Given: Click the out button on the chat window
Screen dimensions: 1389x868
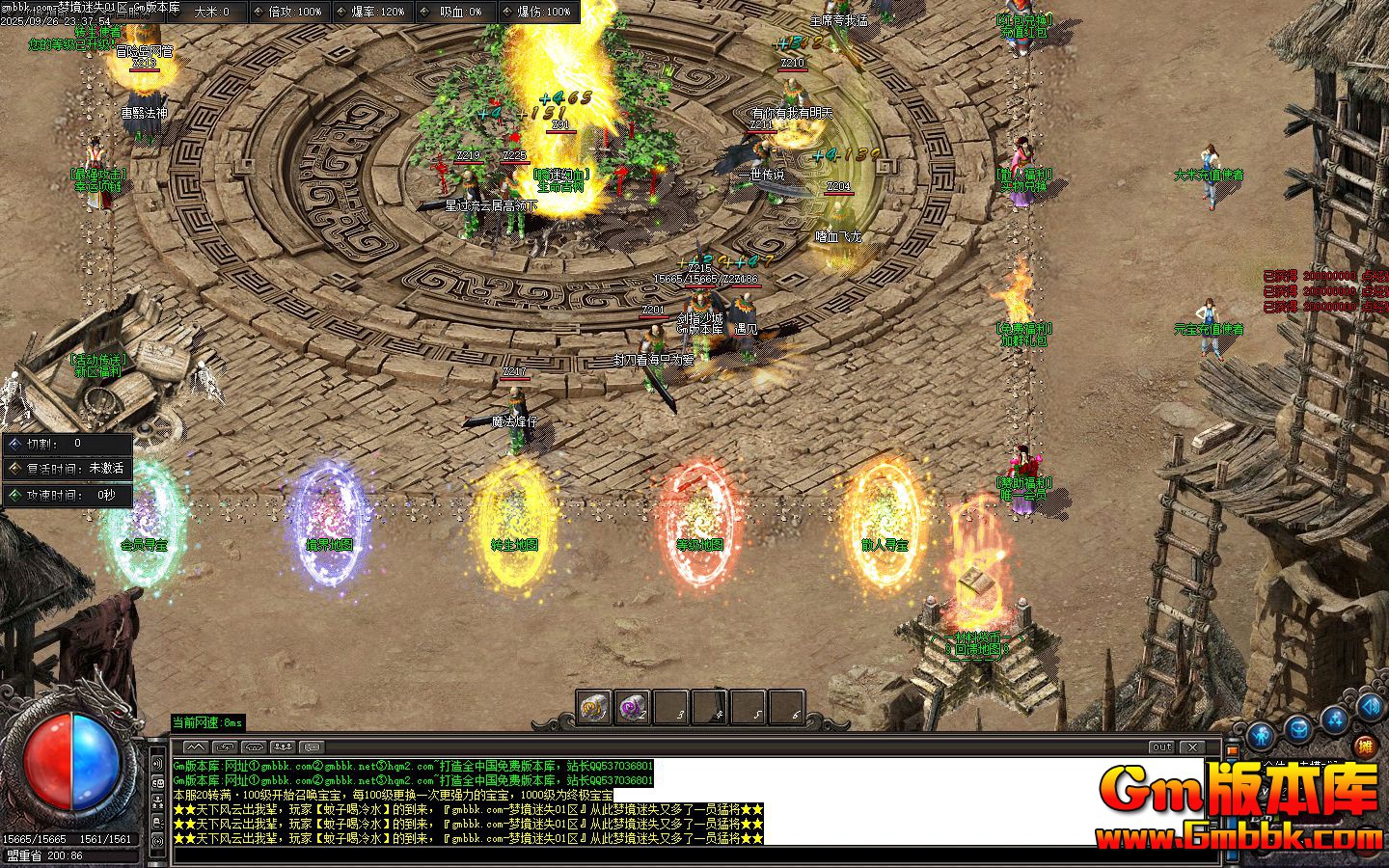Looking at the screenshot, I should (1161, 746).
